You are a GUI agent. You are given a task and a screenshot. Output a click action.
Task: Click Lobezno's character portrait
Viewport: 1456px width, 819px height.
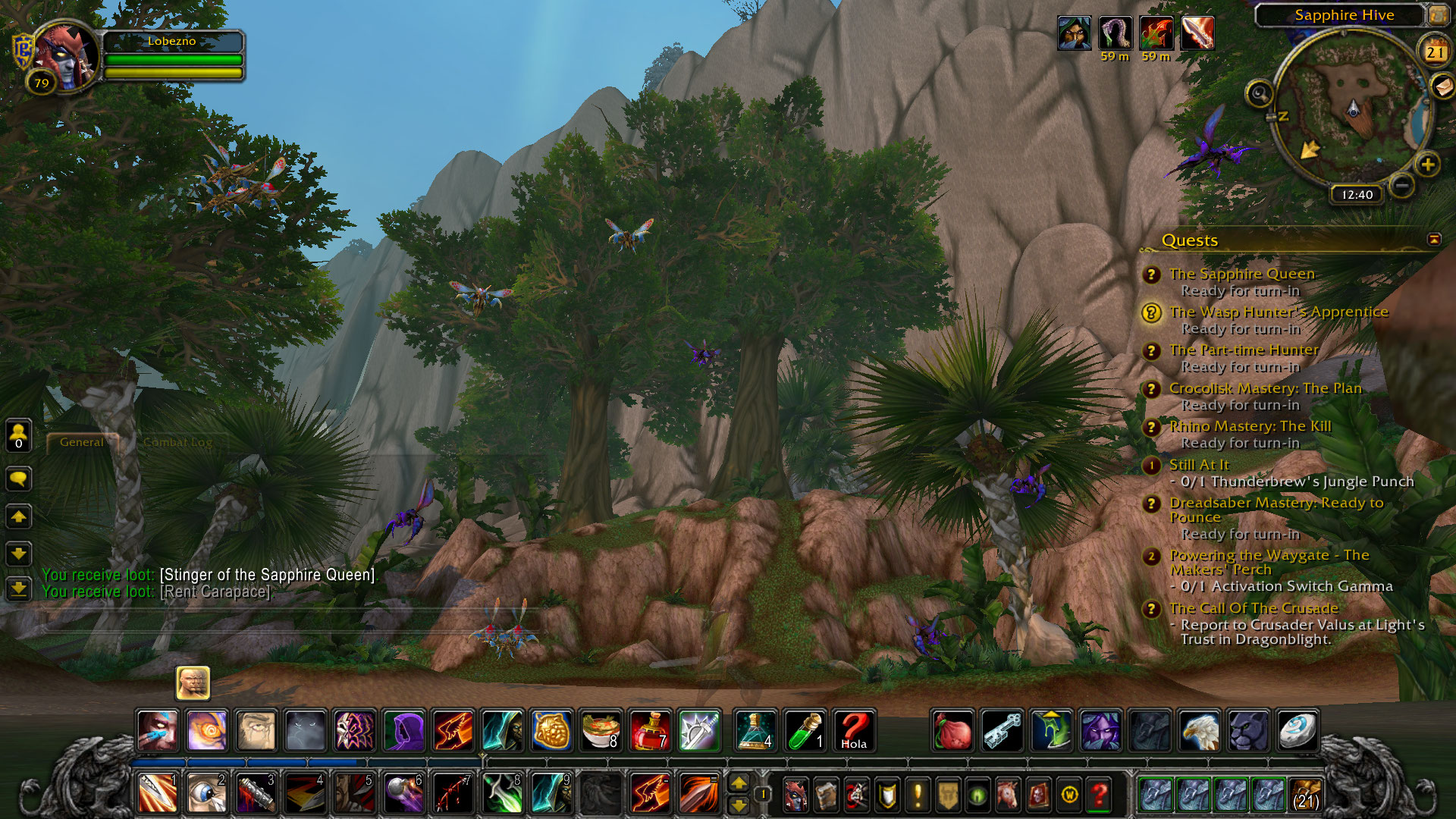(67, 57)
